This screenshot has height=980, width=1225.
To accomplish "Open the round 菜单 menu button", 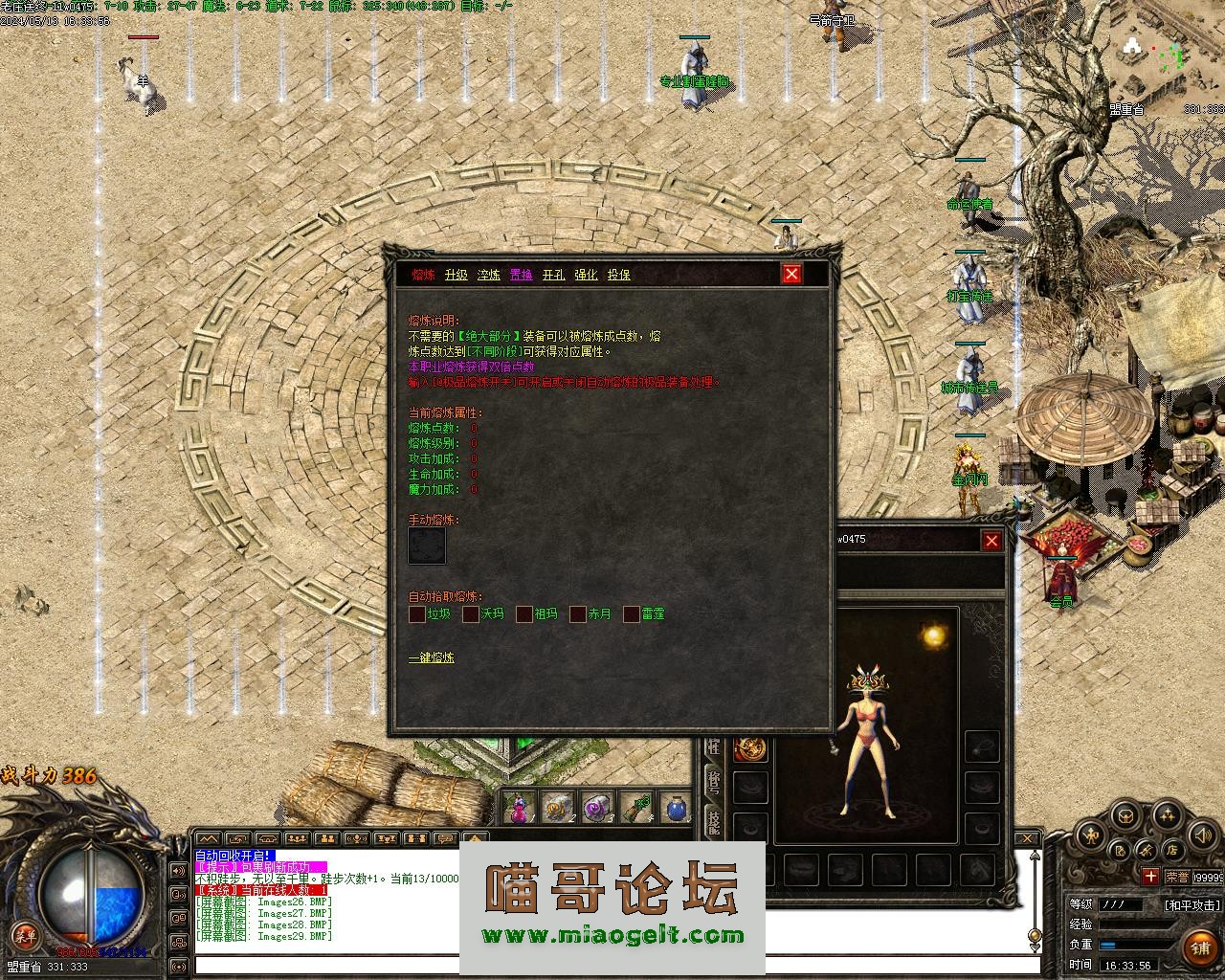I will click(x=25, y=934).
